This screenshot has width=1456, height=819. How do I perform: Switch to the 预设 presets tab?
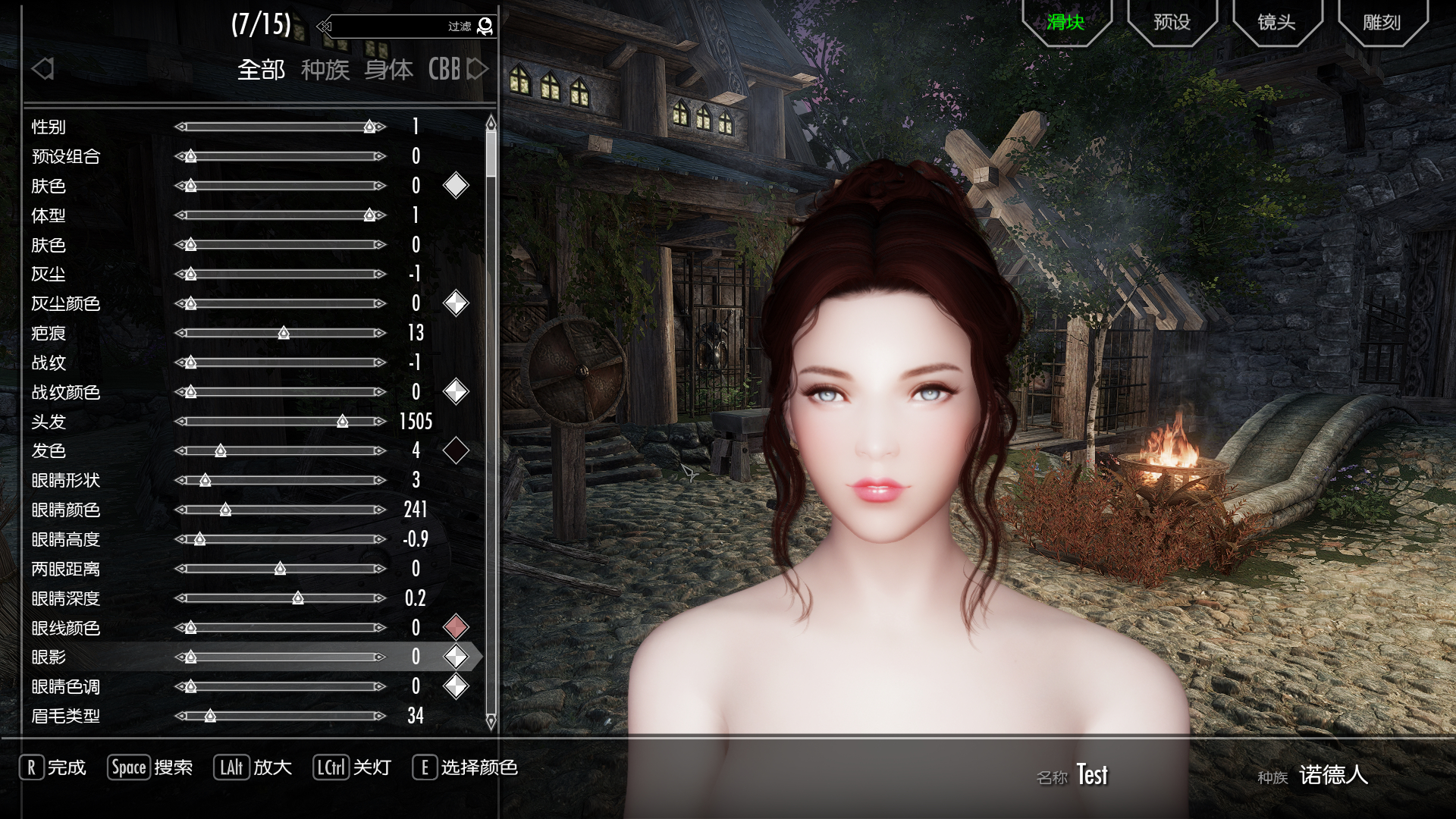point(1172,22)
